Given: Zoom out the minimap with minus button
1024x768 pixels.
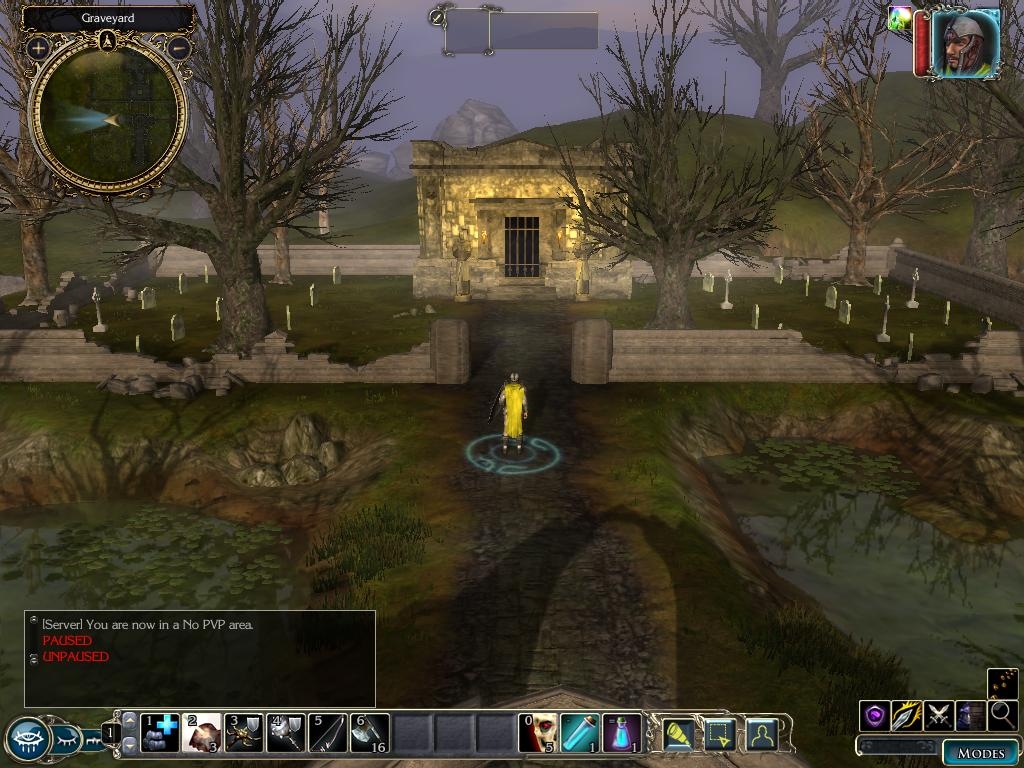Looking at the screenshot, I should (x=179, y=47).
